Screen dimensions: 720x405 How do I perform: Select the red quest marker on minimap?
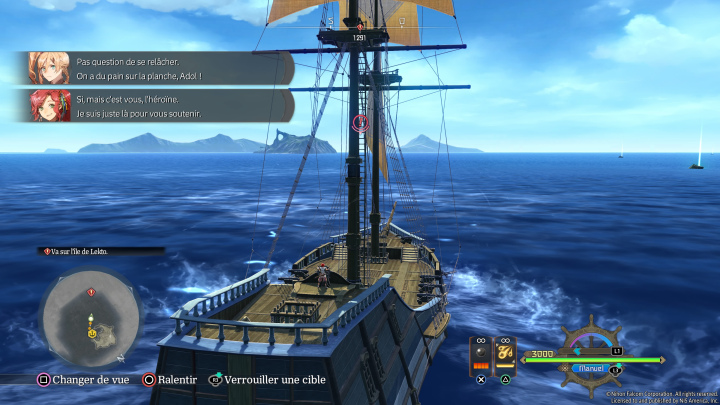(x=91, y=292)
